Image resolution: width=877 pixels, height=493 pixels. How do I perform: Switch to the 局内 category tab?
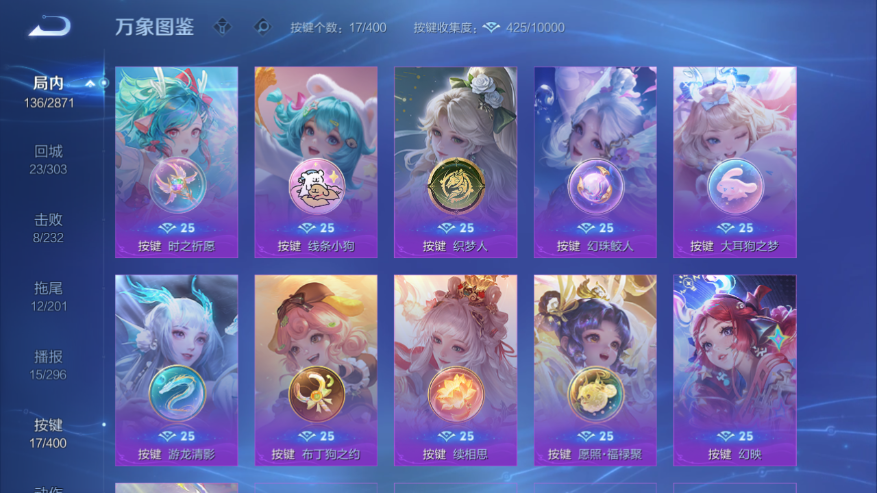(x=48, y=90)
